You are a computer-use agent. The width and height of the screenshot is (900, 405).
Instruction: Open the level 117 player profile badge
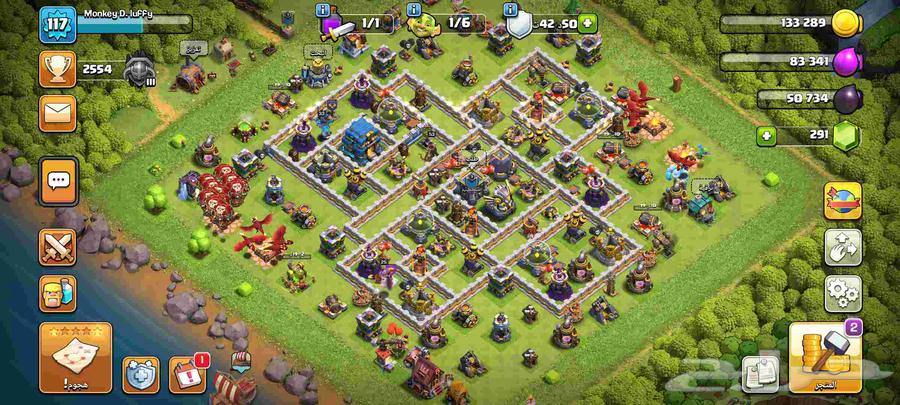[58, 24]
